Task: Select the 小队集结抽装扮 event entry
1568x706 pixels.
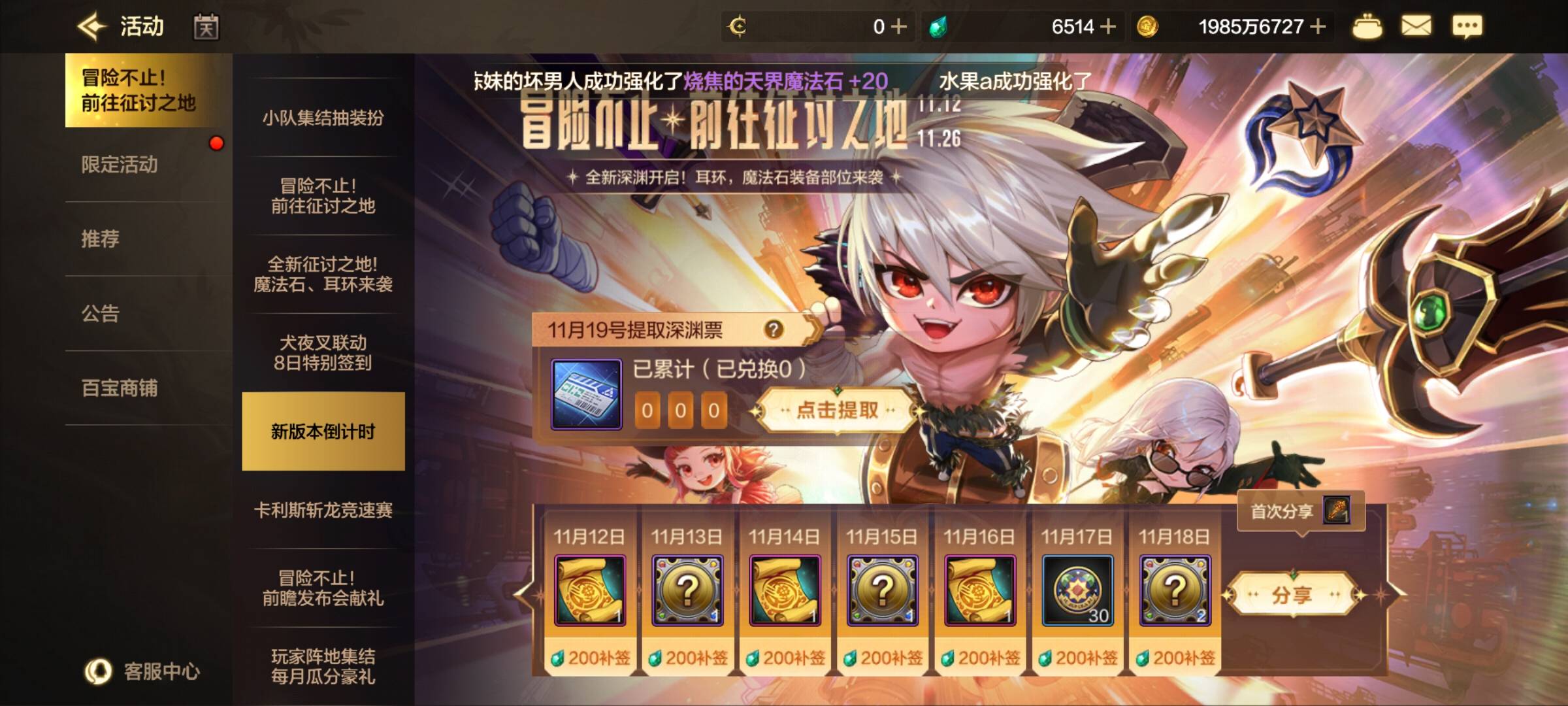Action: tap(323, 118)
